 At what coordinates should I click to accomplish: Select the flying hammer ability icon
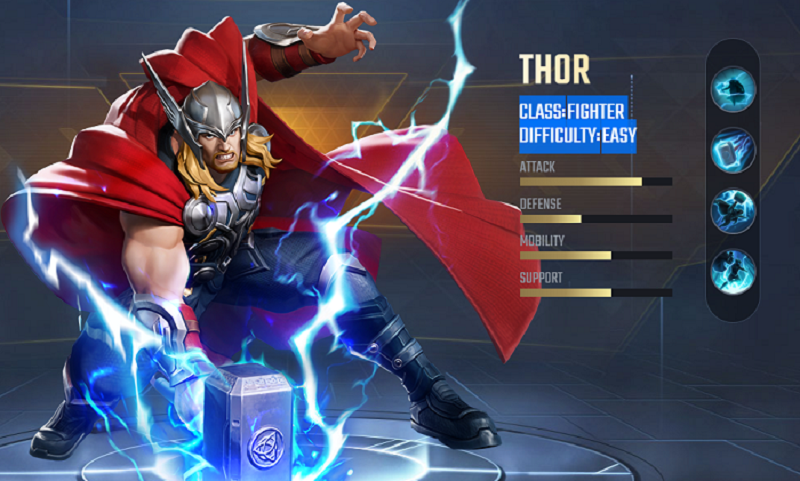tap(733, 150)
